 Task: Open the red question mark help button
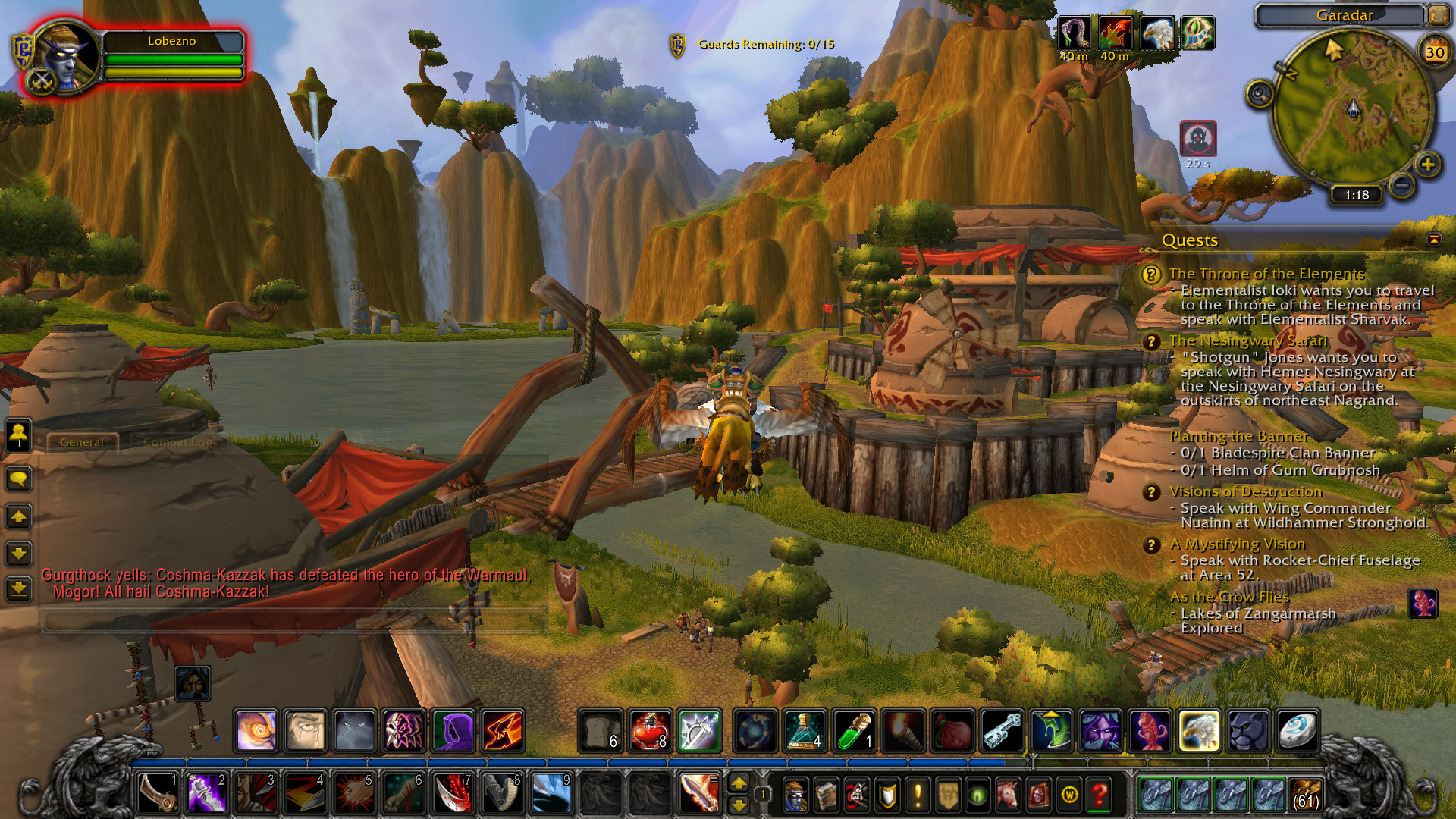1099,795
